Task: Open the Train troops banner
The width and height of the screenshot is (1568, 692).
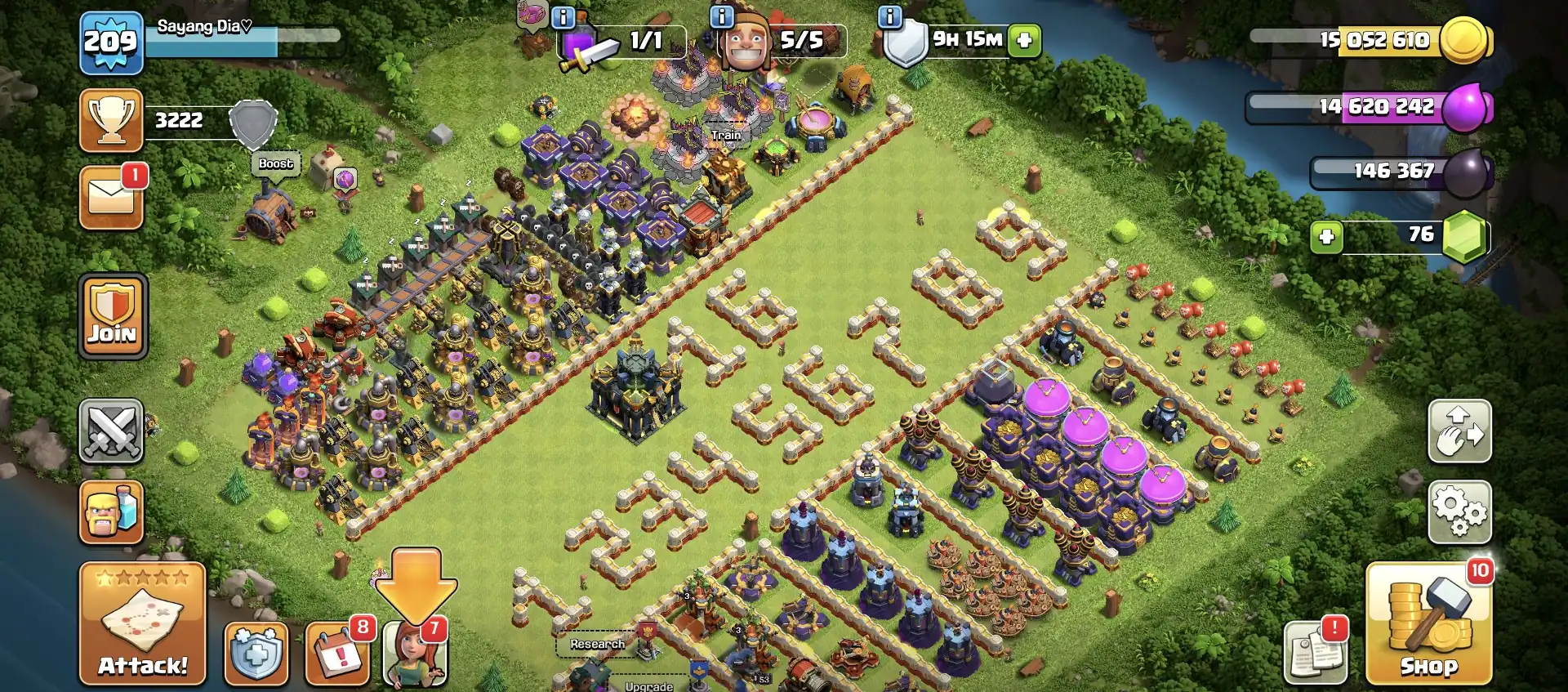Action: [x=725, y=133]
